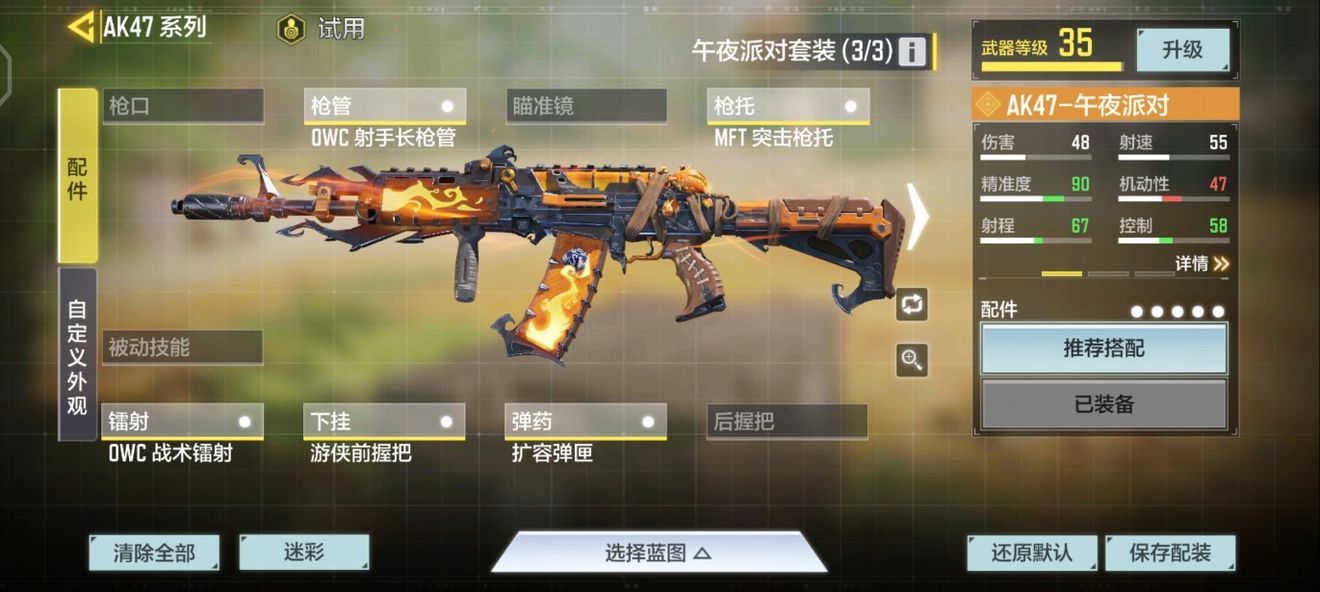Clear all attachments with 清除全部
The height and width of the screenshot is (592, 1320).
[x=153, y=552]
